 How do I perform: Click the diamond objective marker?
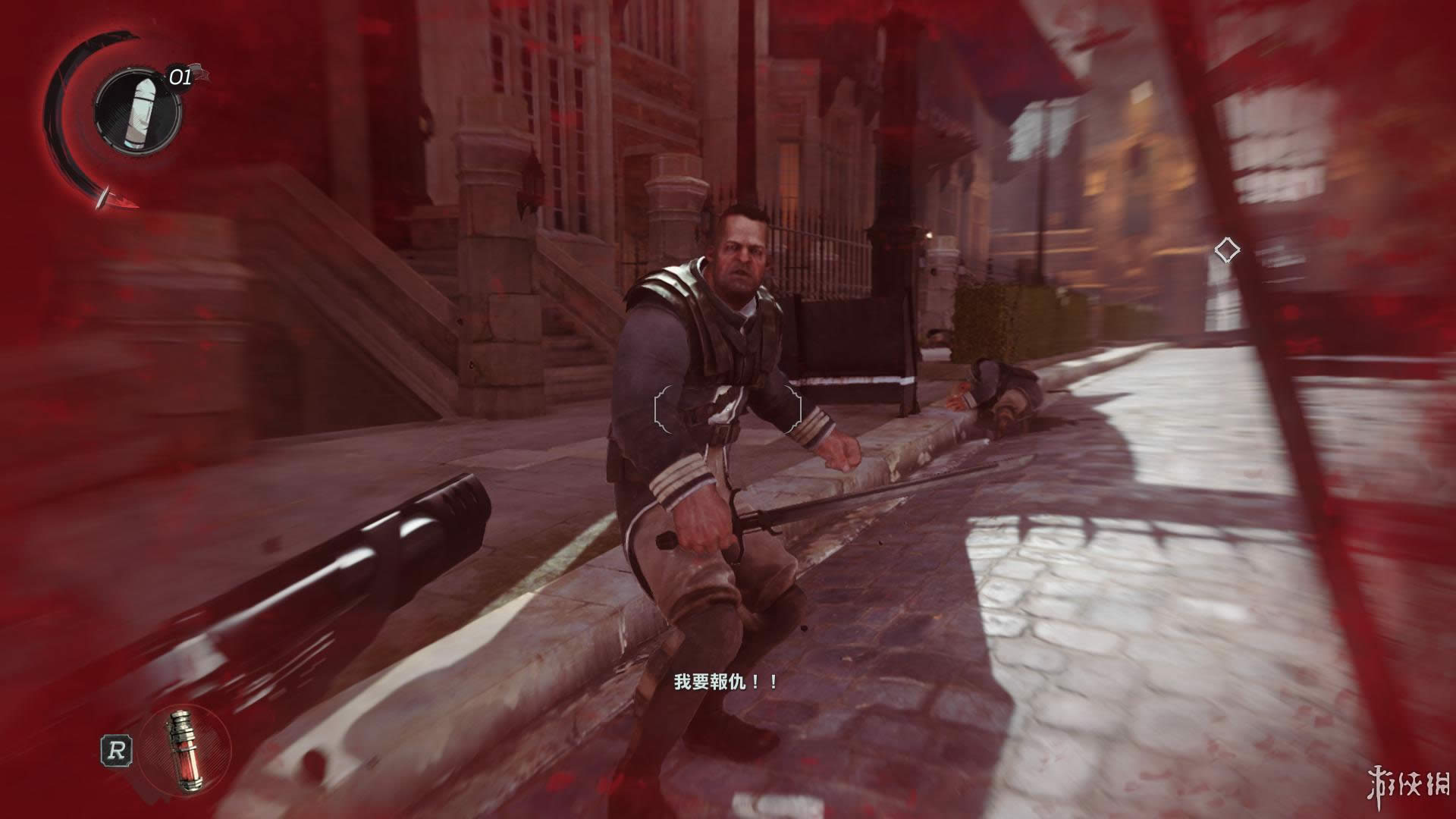[x=1226, y=249]
